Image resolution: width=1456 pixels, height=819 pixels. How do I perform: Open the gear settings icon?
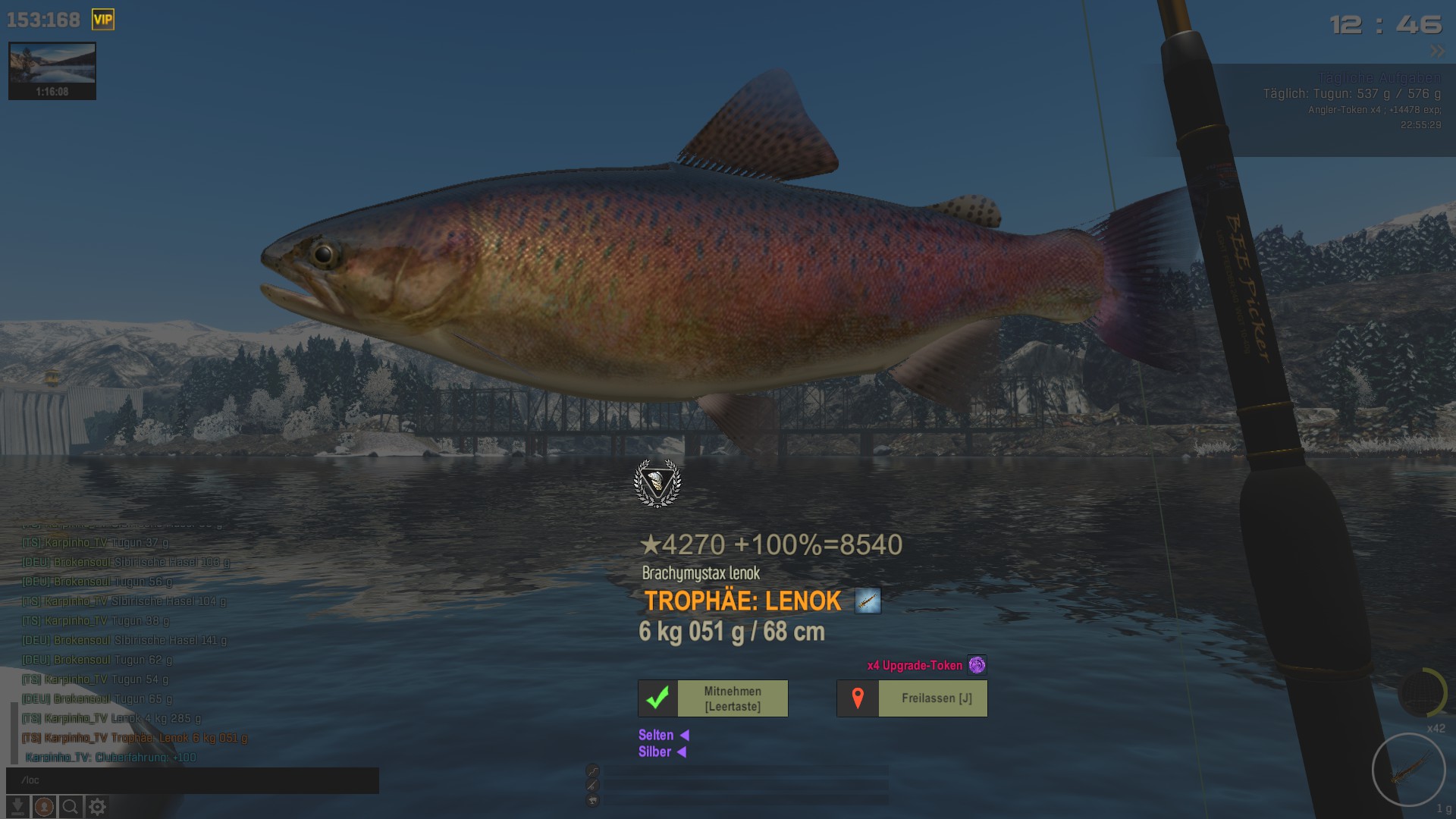(x=97, y=807)
